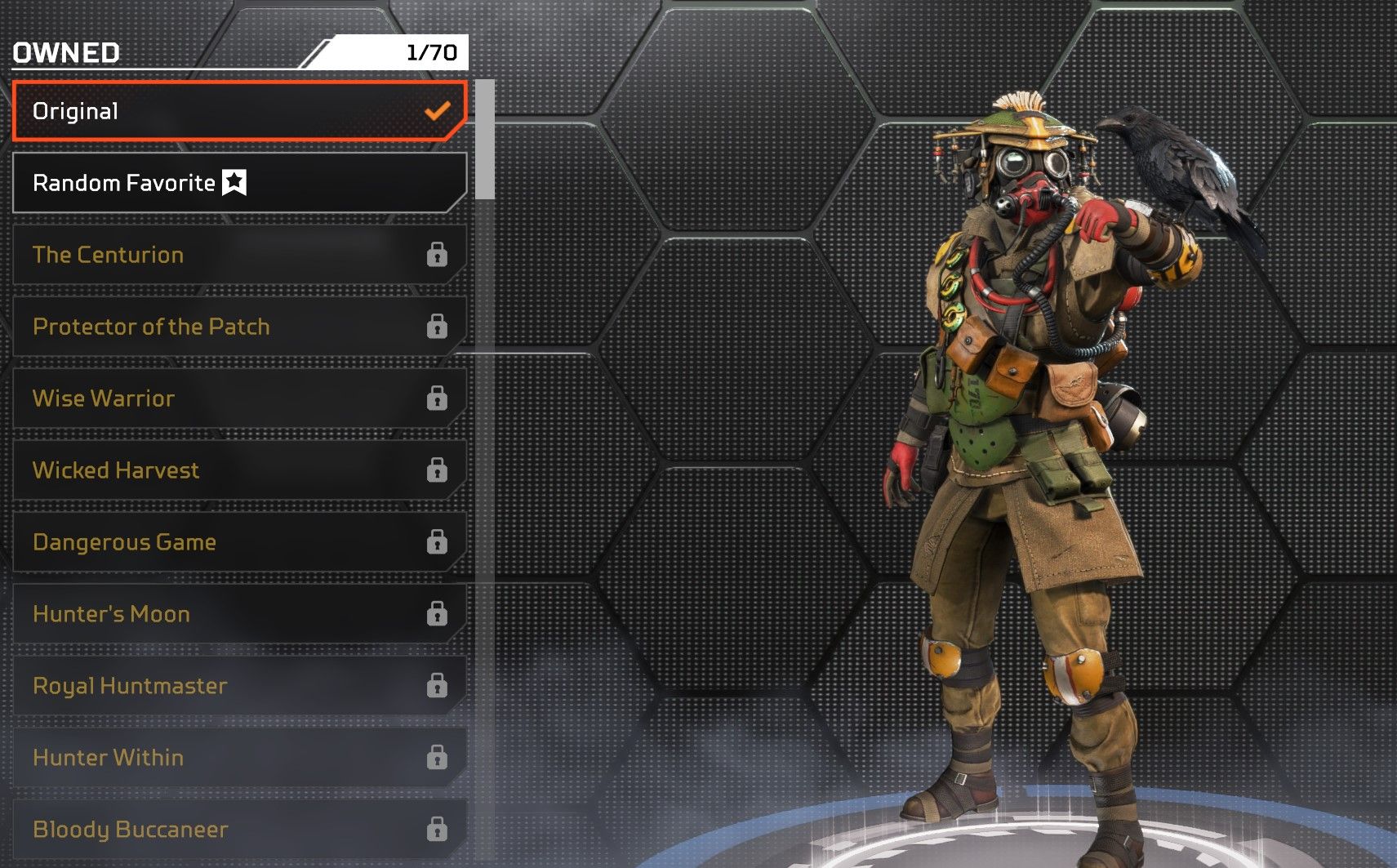Select the Original skin
The image size is (1397, 868).
(239, 111)
